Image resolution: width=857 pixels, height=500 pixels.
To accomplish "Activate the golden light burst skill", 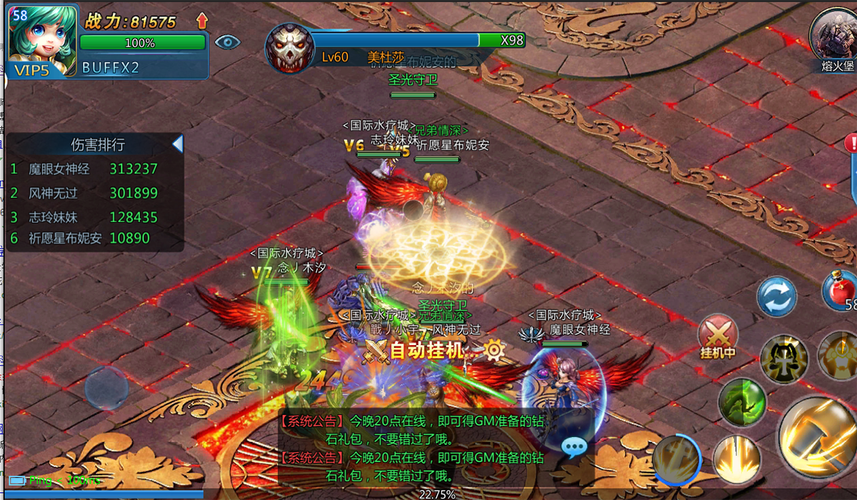I will click(736, 458).
